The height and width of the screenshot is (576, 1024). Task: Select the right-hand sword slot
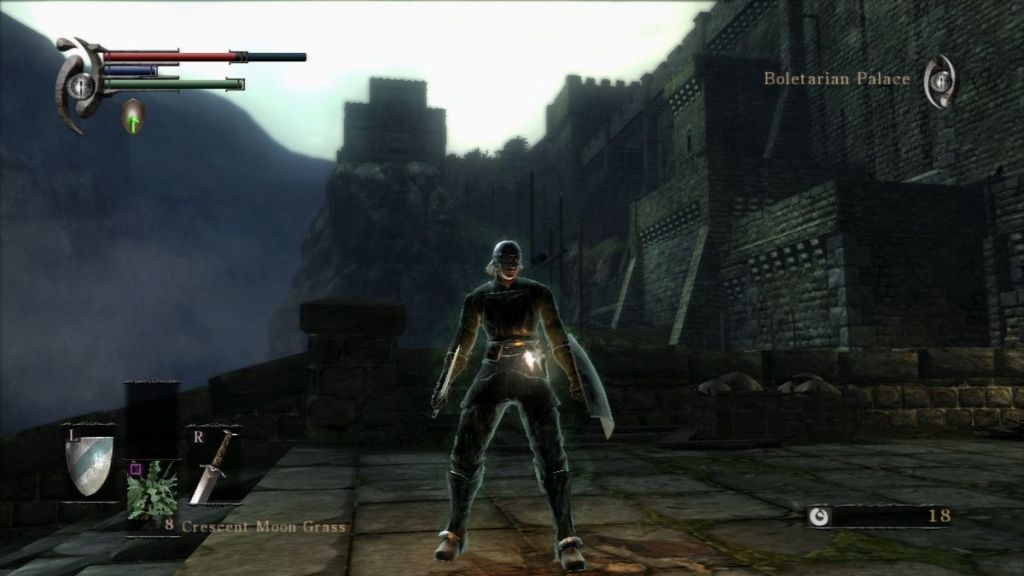click(x=213, y=468)
